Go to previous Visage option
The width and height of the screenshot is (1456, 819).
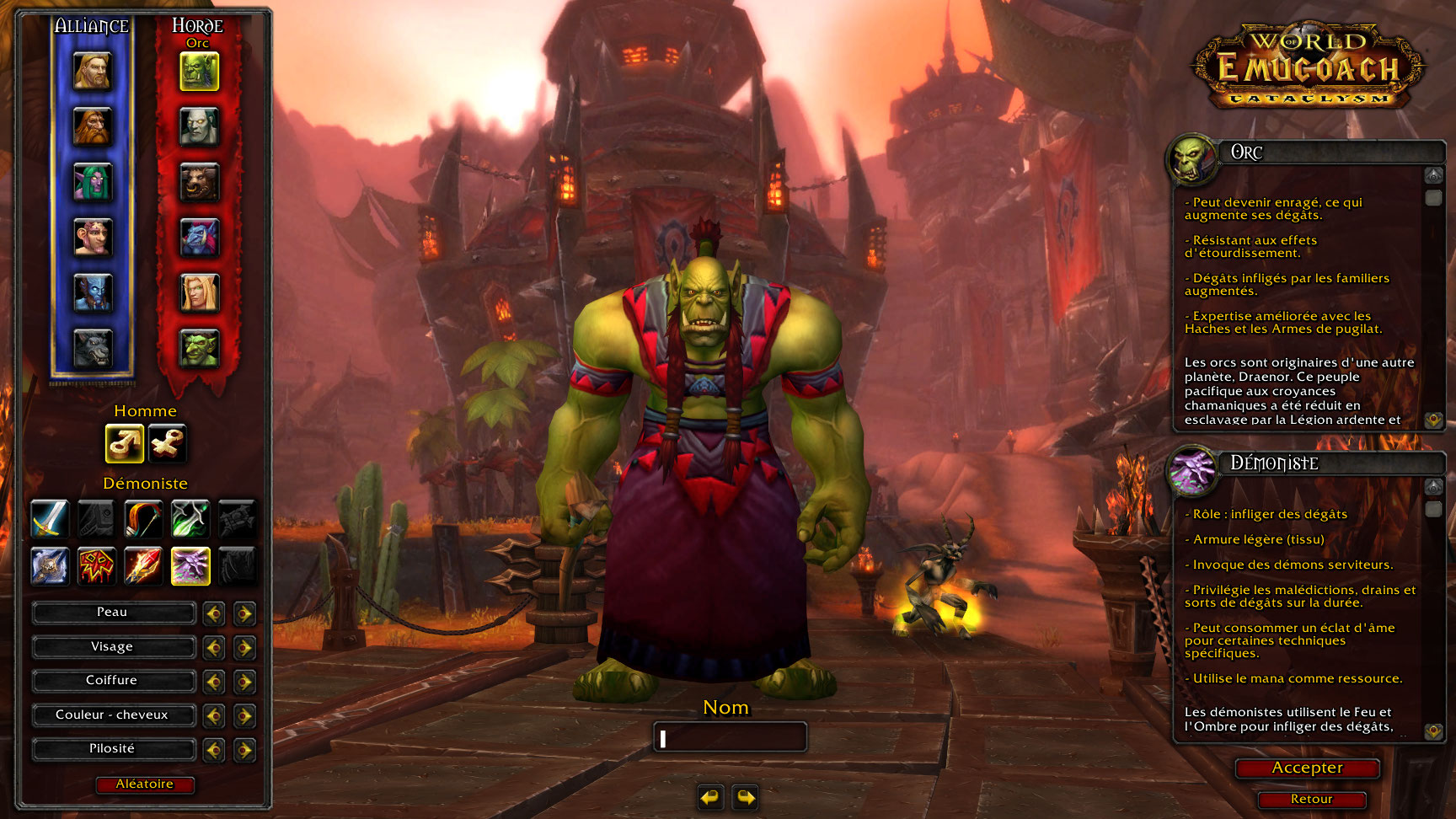214,648
